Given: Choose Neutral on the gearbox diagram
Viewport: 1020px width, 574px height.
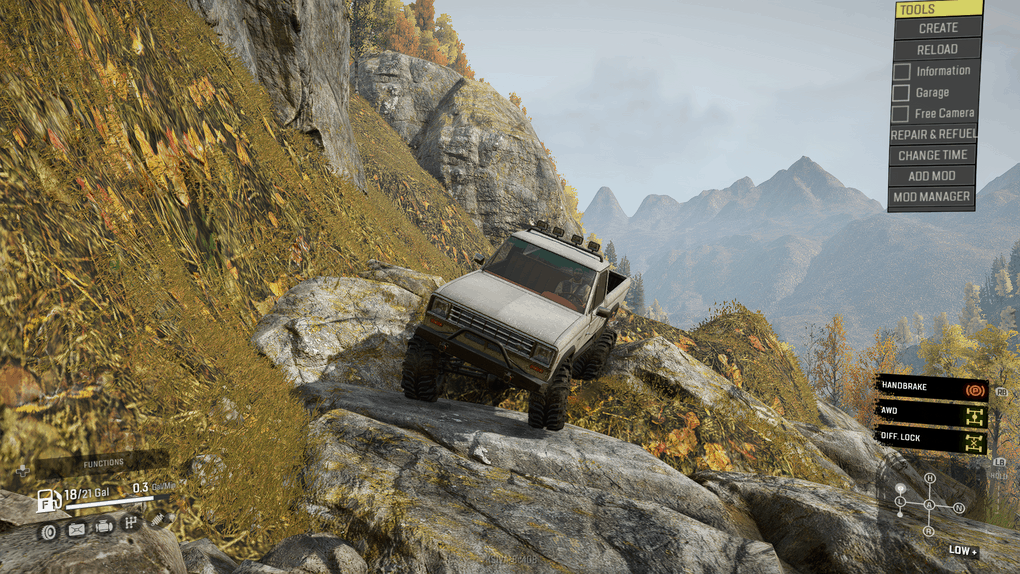Looking at the screenshot, I should 959,508.
